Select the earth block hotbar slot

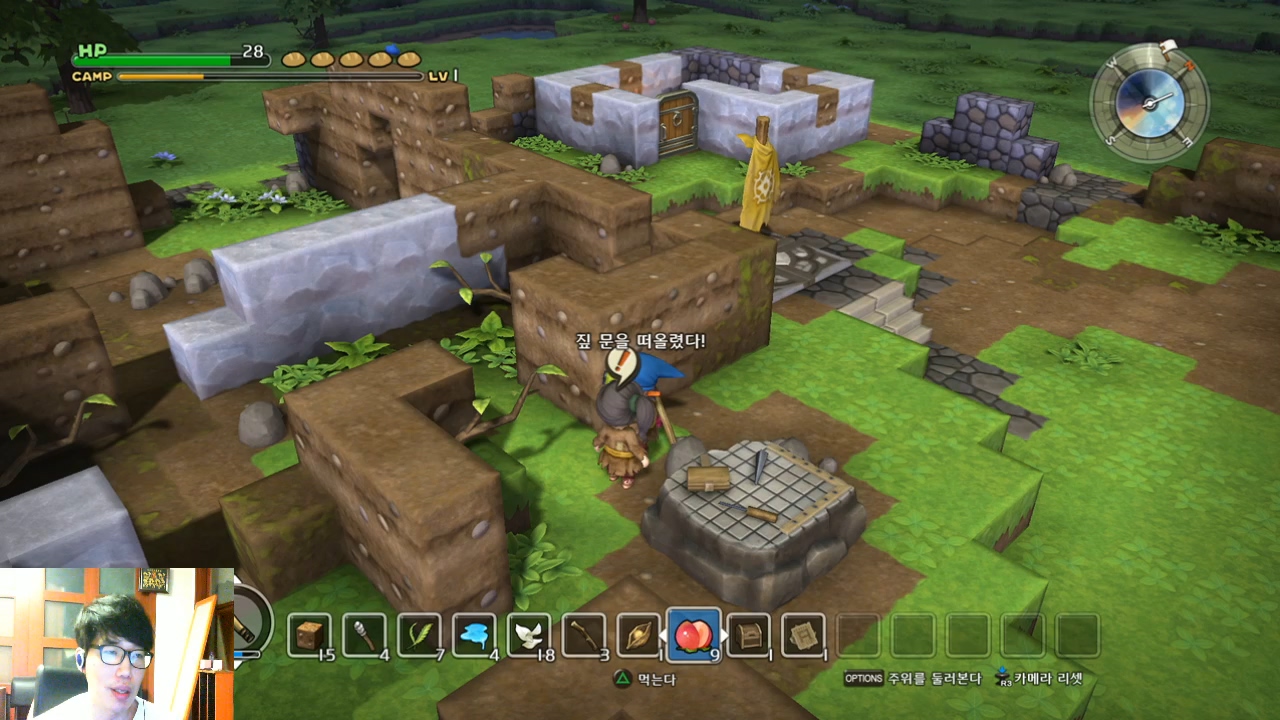(309, 634)
